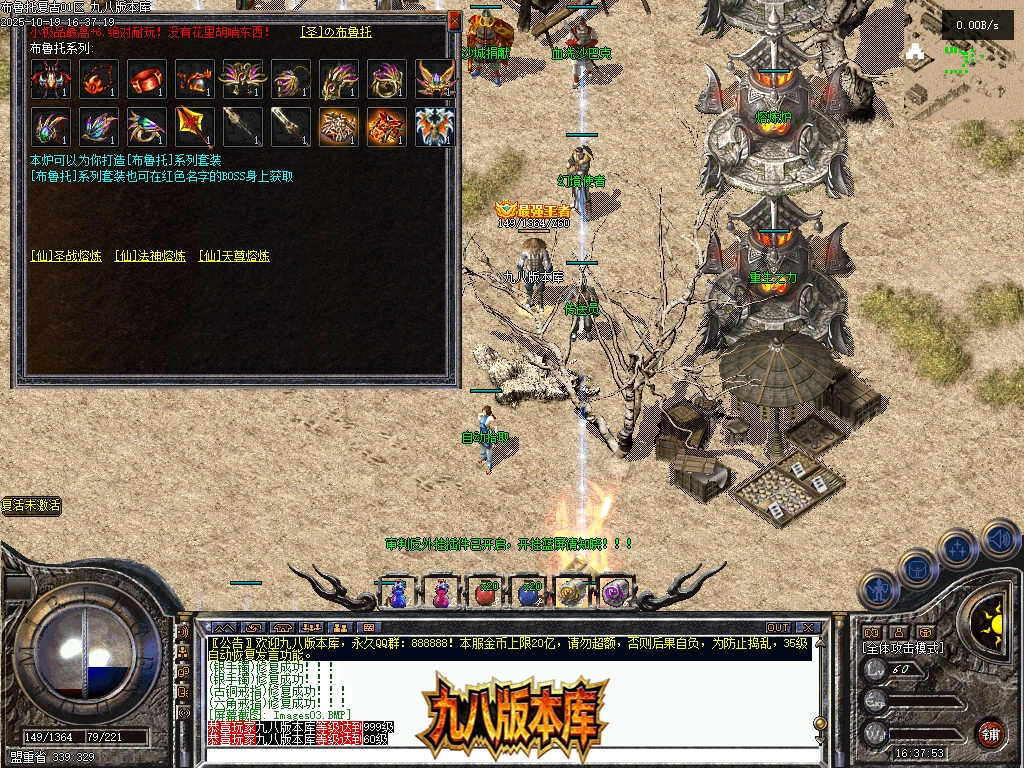Select the red bracelet item slot
Viewport: 1024px width, 768px height.
[146, 79]
